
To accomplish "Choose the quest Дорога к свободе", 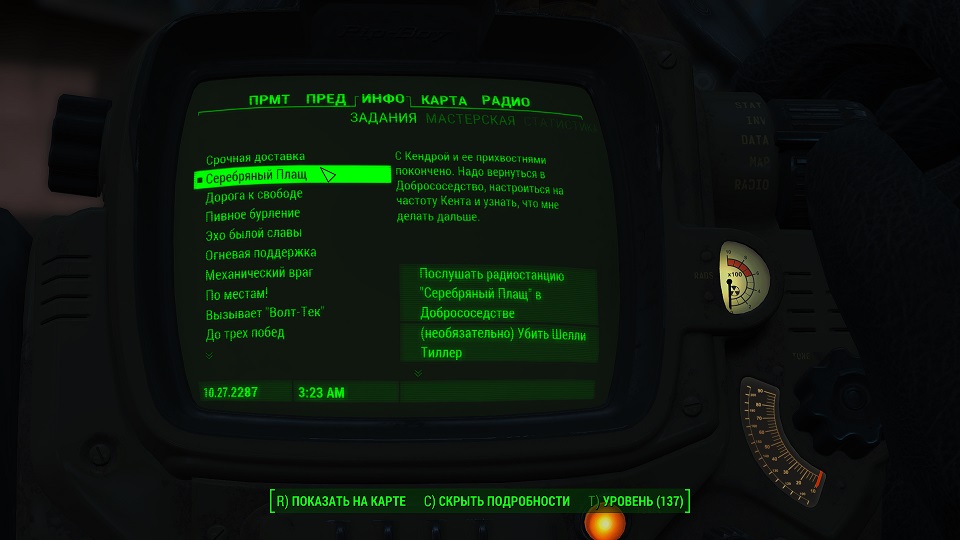I will (x=253, y=195).
